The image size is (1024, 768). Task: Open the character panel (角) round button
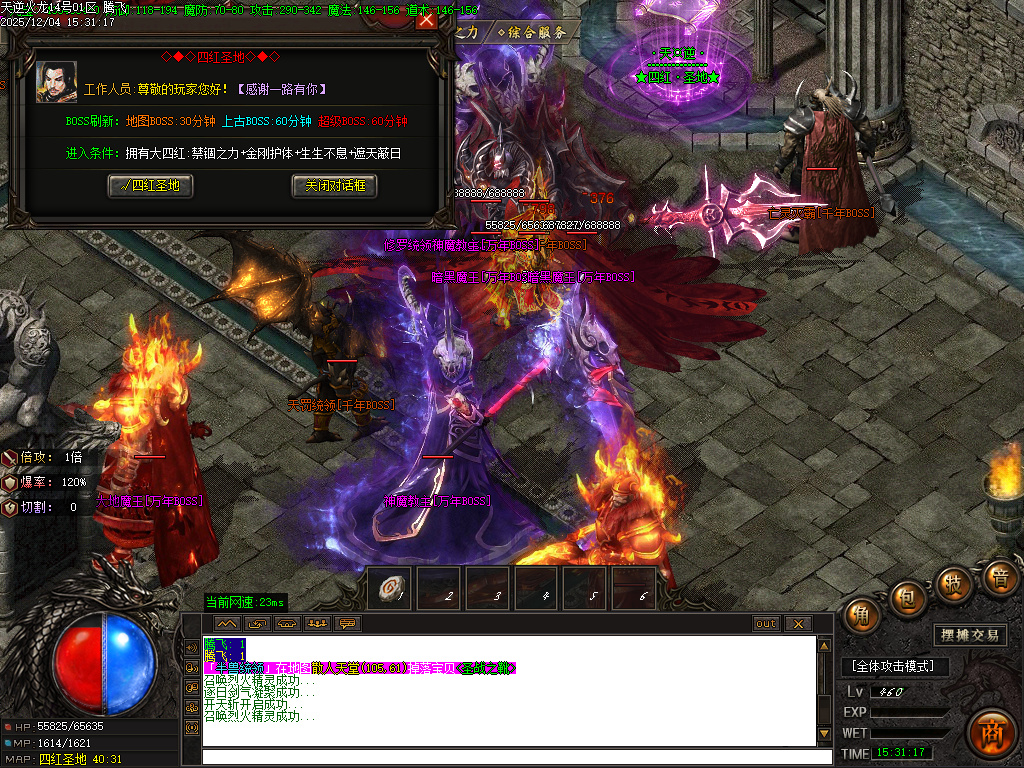pyautogui.click(x=861, y=615)
